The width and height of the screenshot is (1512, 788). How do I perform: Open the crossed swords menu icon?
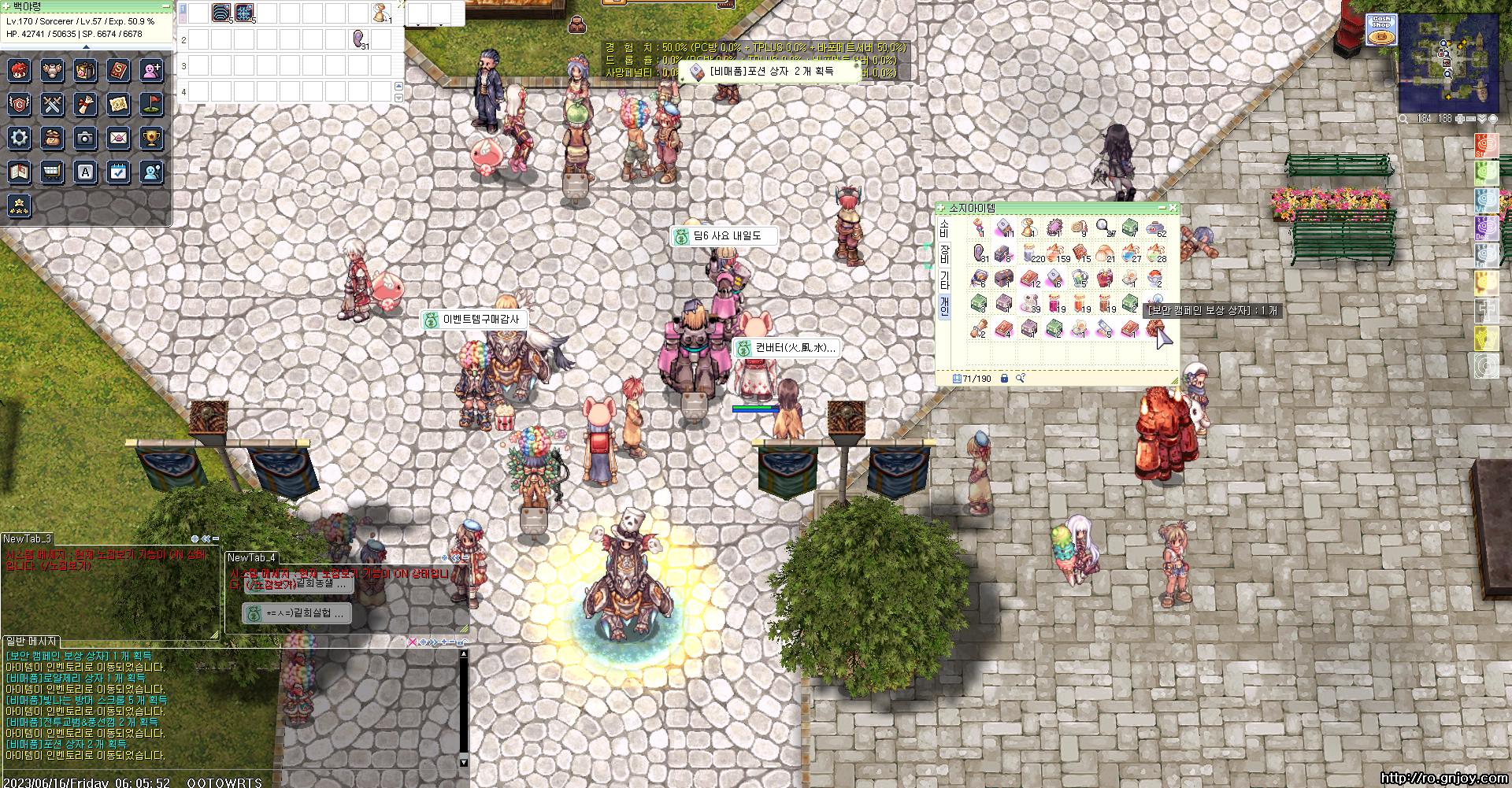point(52,104)
